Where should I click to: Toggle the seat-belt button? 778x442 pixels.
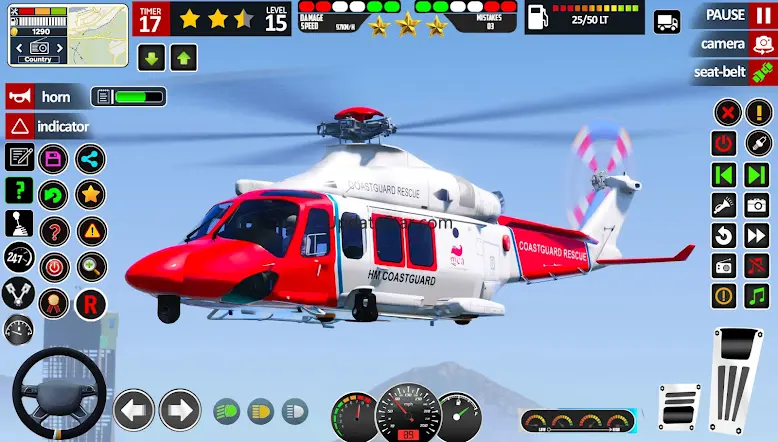(x=731, y=72)
